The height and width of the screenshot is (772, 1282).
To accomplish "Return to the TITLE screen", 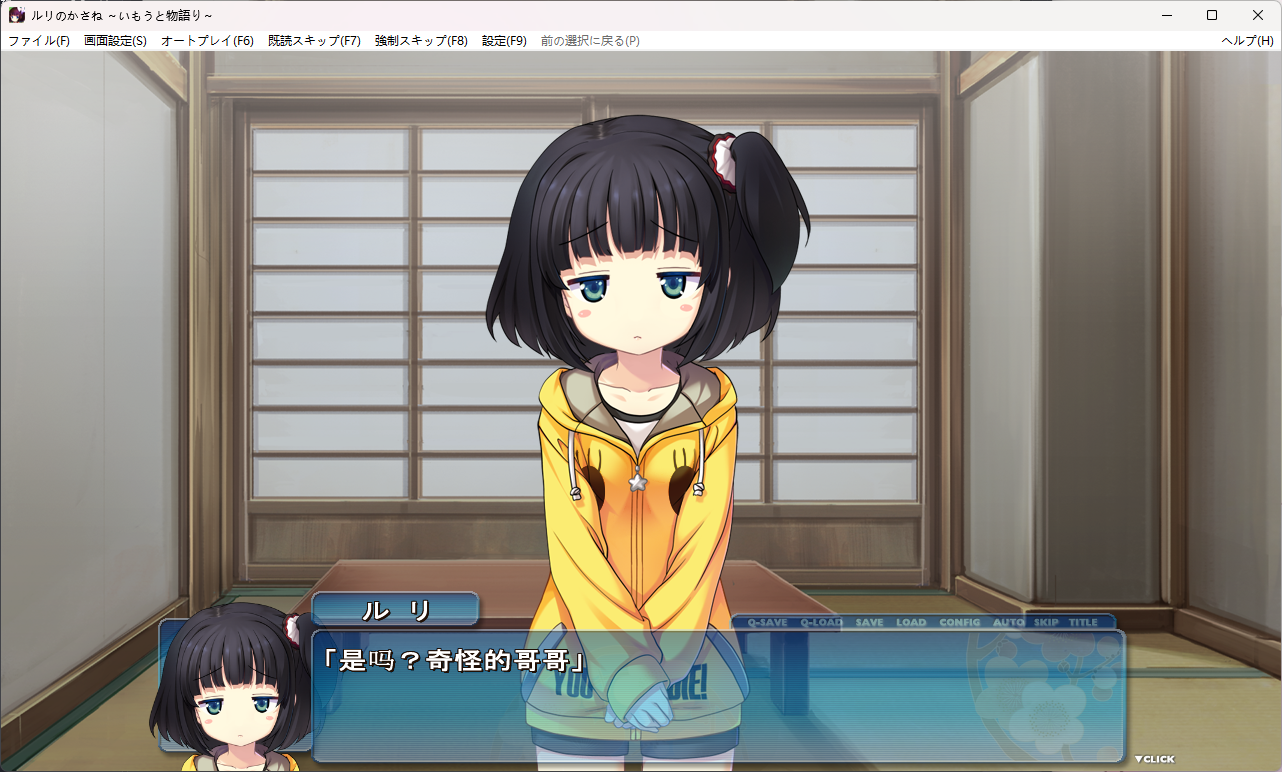I will [1083, 622].
